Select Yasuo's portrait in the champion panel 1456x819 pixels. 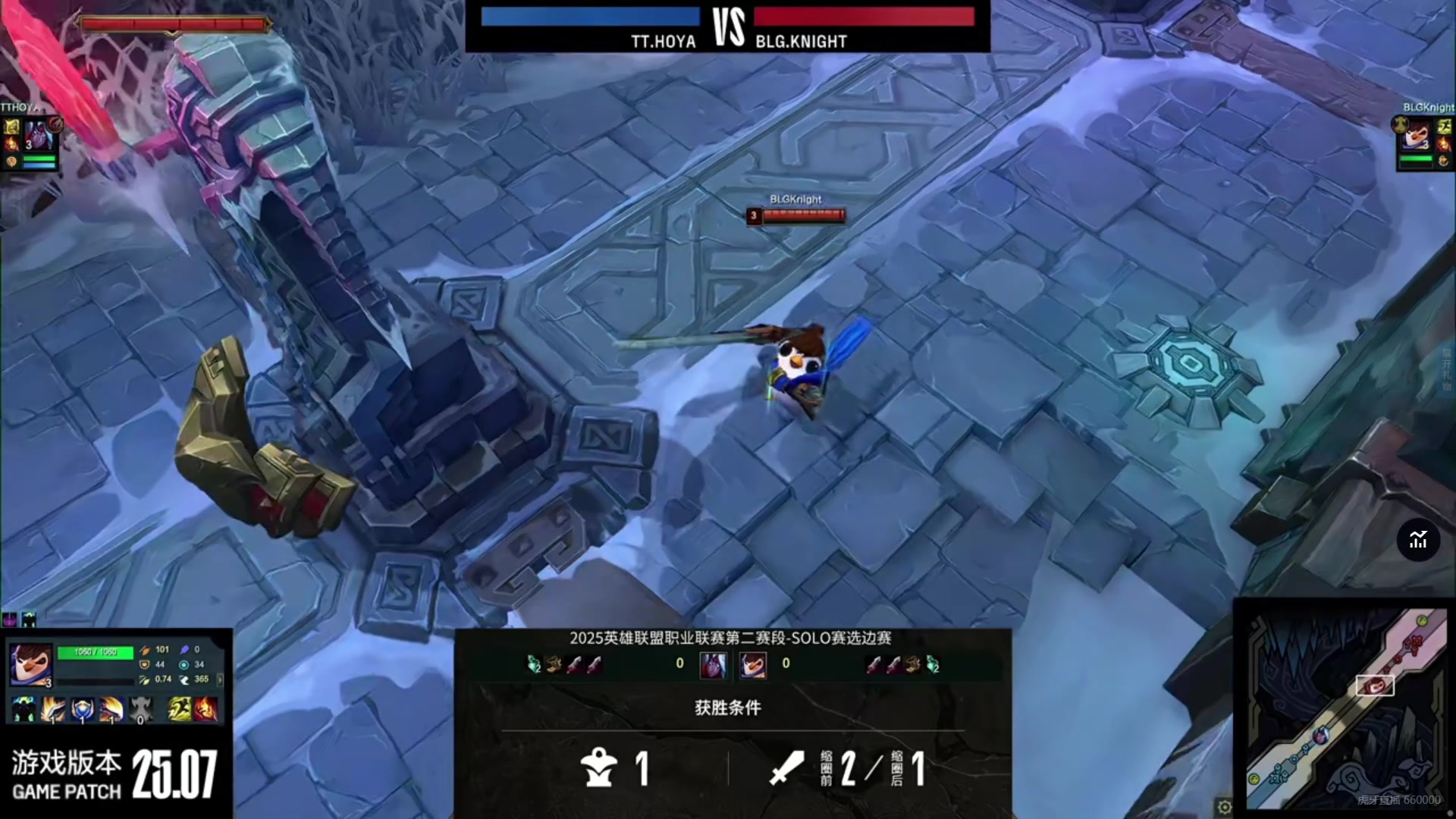[31, 664]
